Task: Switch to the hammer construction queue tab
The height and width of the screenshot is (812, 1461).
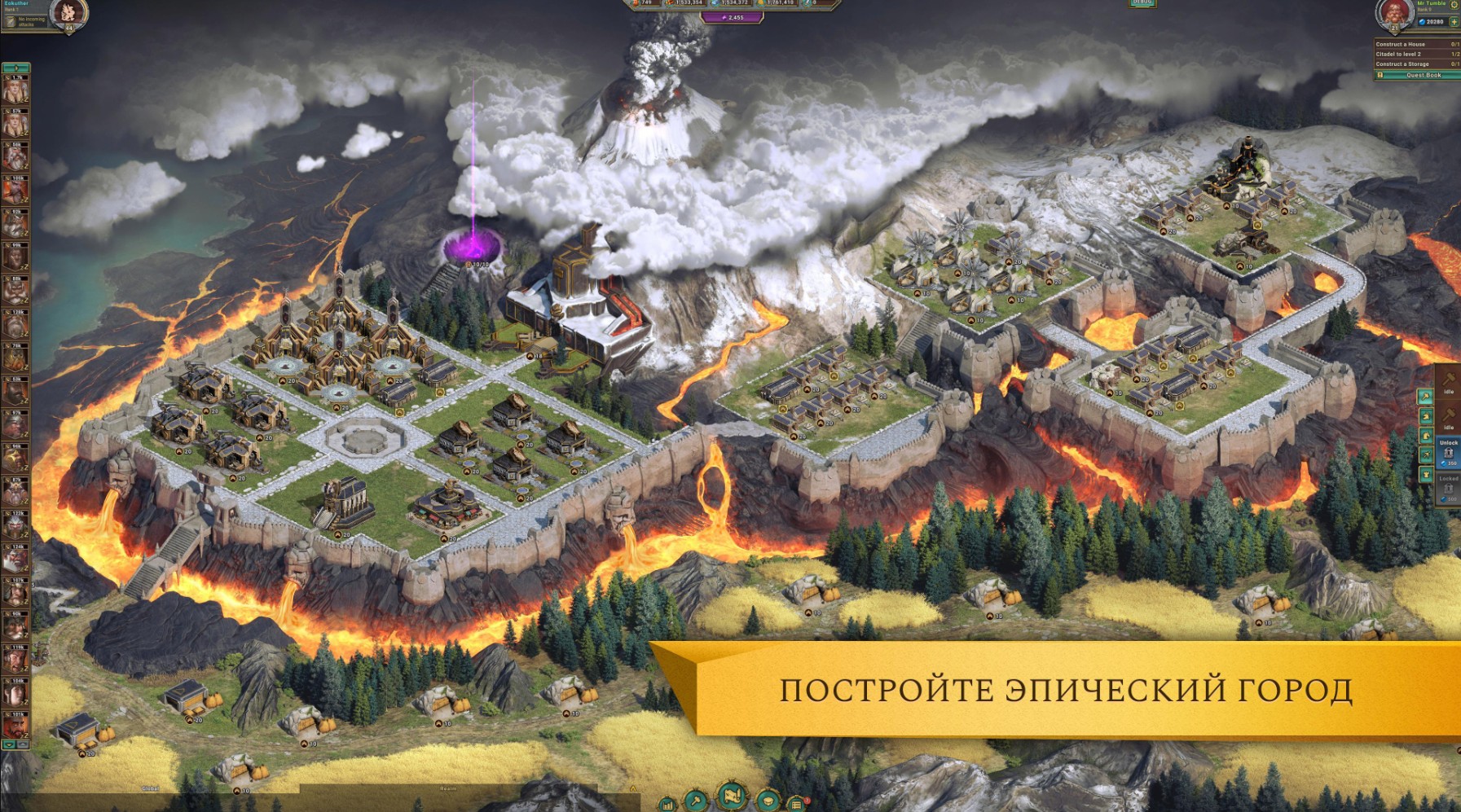Action: pos(1426,397)
